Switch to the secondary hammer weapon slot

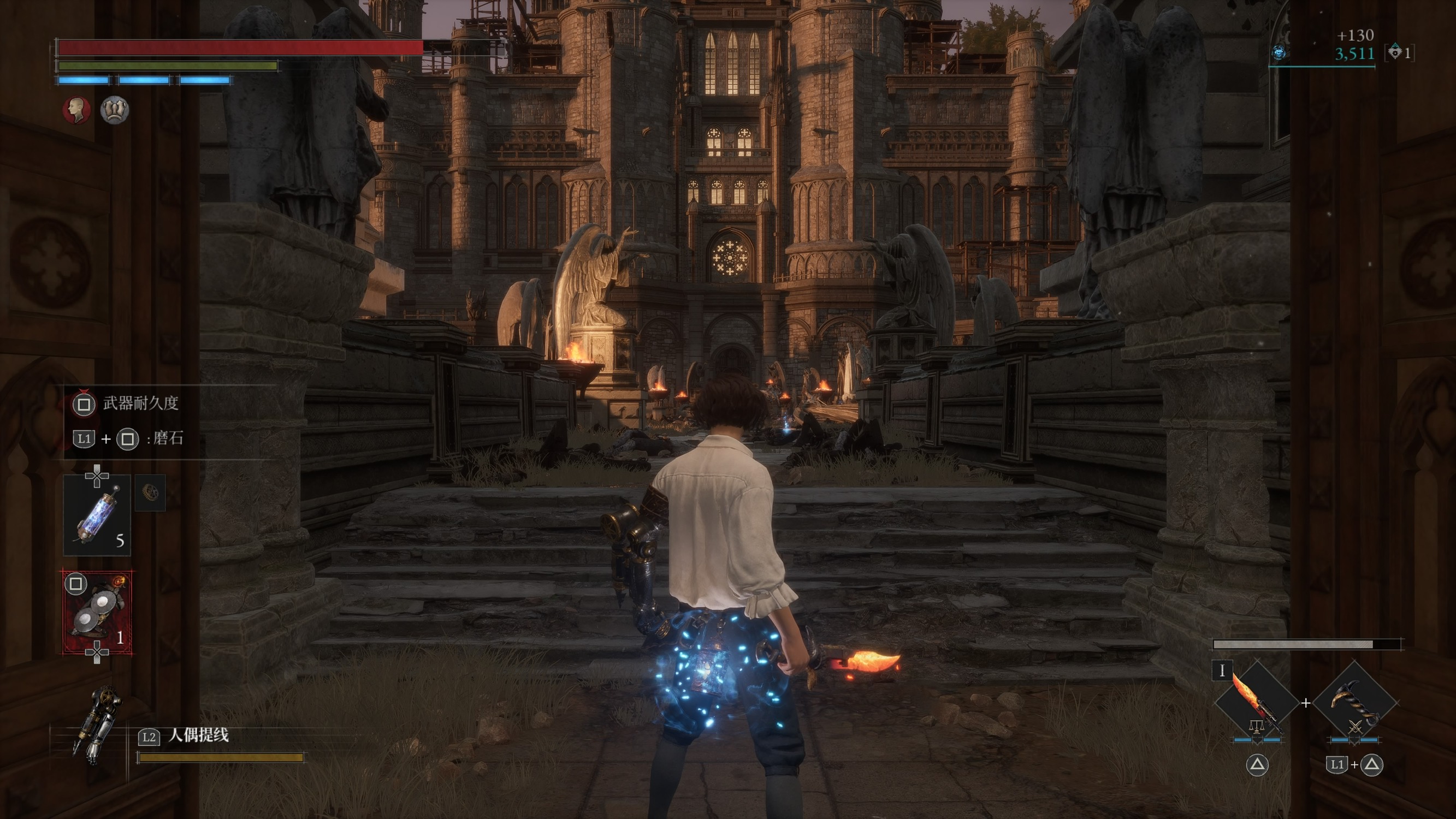coord(1355,704)
